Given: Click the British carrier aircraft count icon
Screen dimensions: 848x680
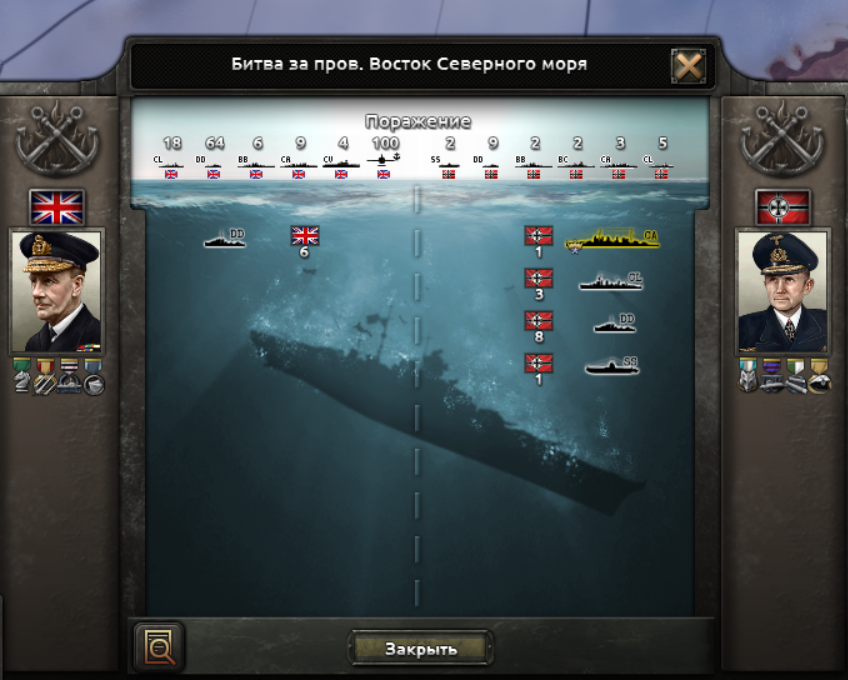Looking at the screenshot, I should pos(385,158).
